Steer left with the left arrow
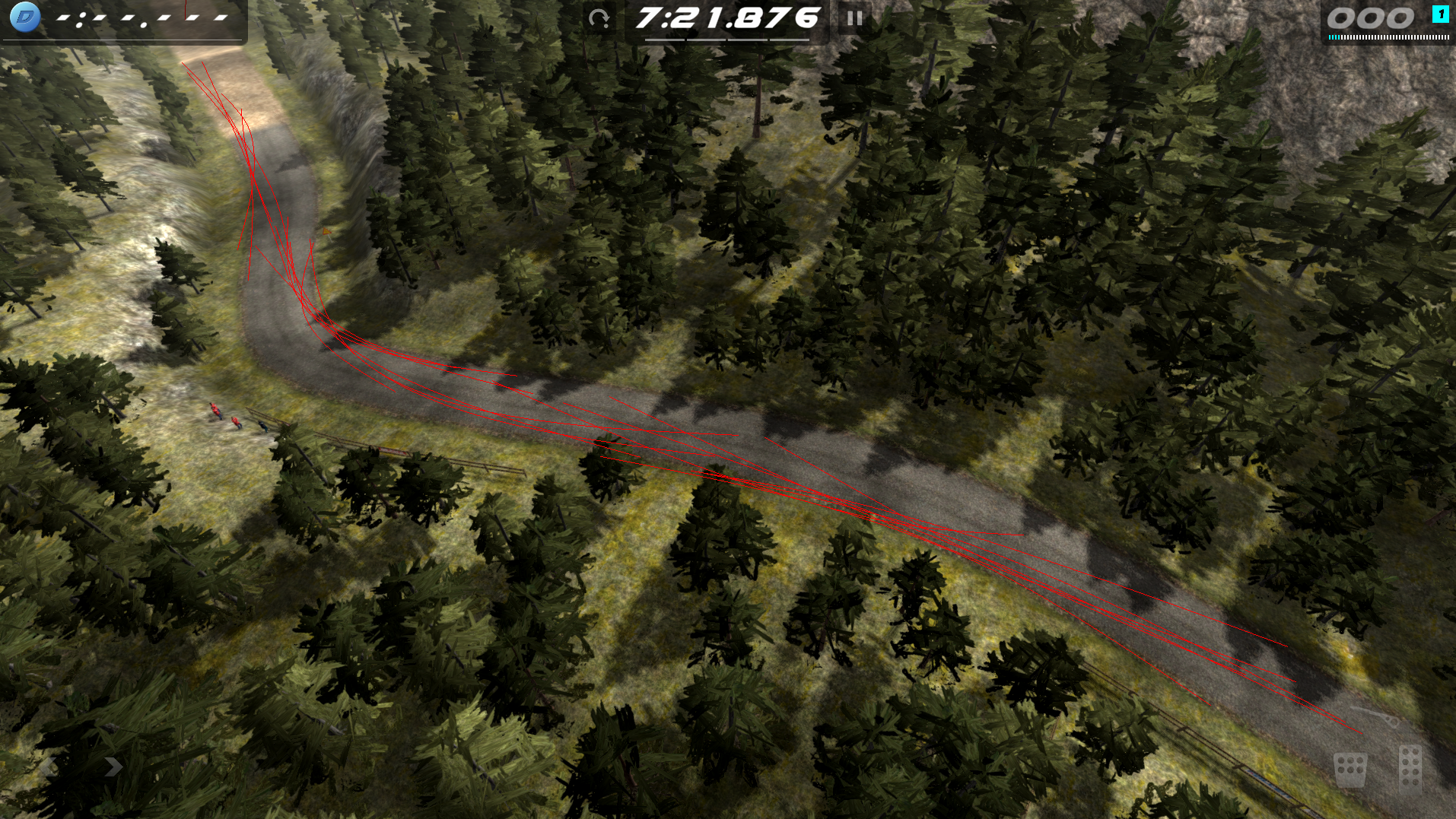This screenshot has height=819, width=1456. pos(47,767)
